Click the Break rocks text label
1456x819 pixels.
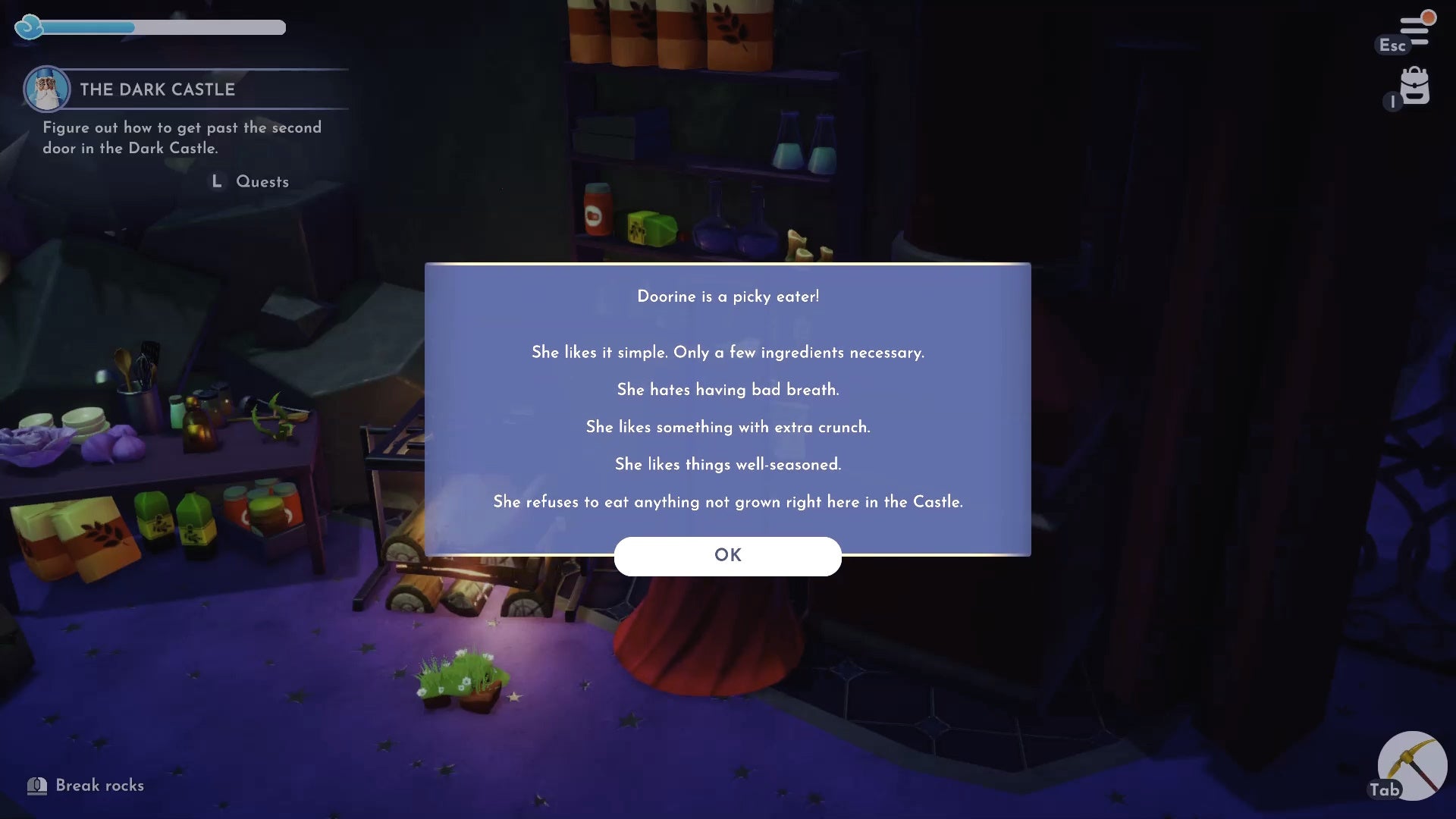click(x=101, y=786)
